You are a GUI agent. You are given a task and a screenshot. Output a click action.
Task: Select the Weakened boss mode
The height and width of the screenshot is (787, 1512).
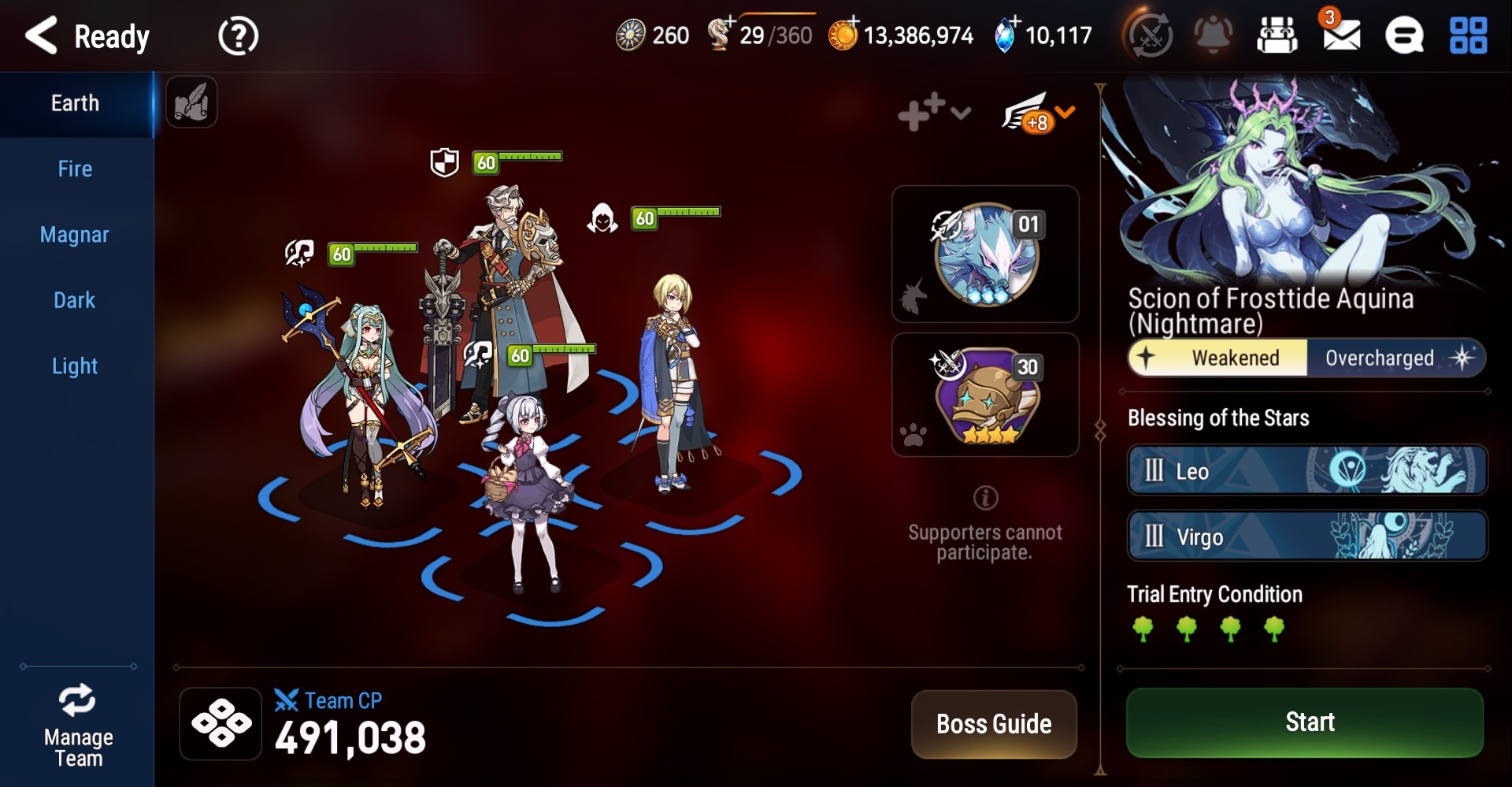click(x=1218, y=358)
